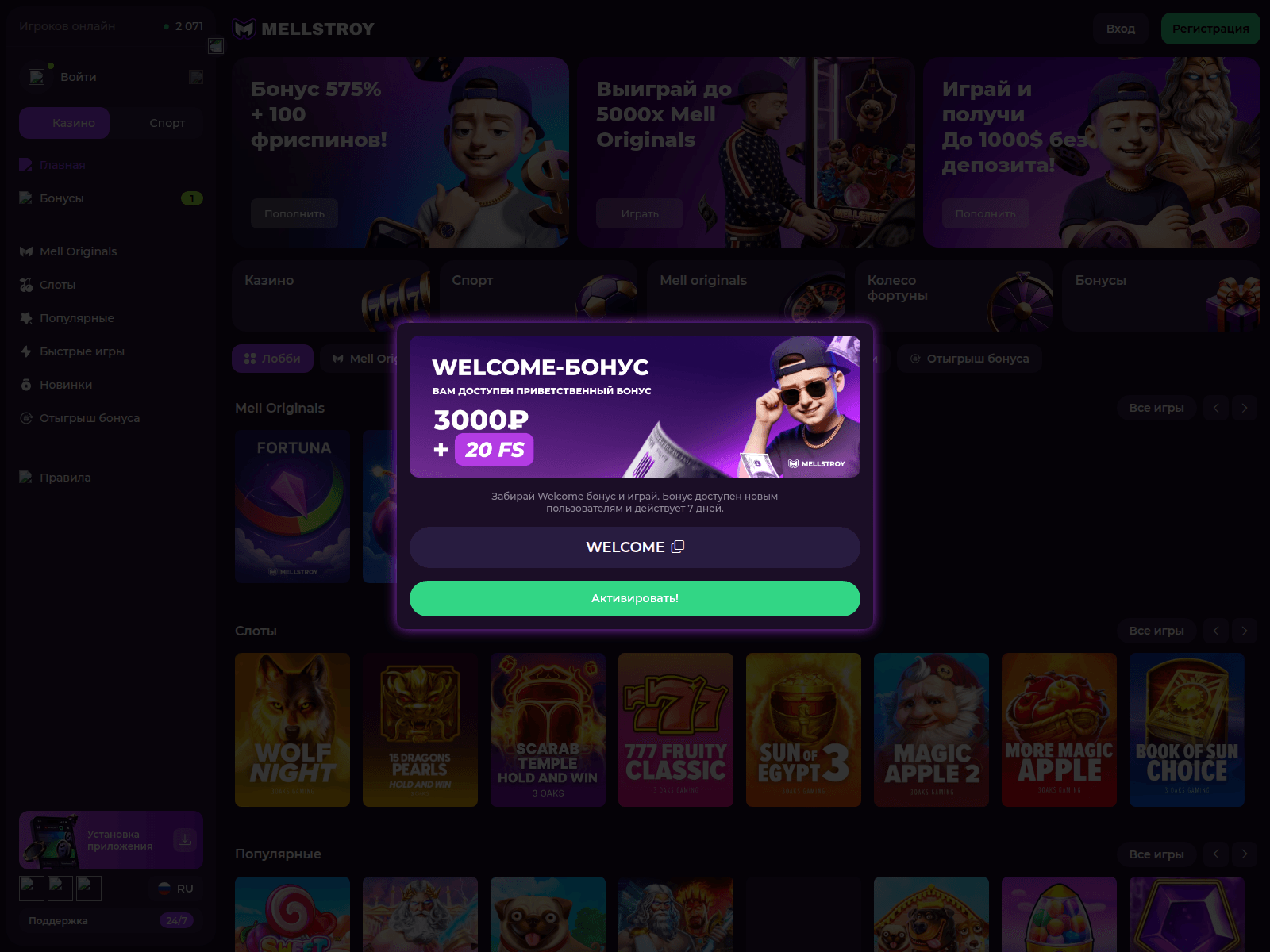Open the Wolf Night slot thumbnail

pyautogui.click(x=292, y=729)
